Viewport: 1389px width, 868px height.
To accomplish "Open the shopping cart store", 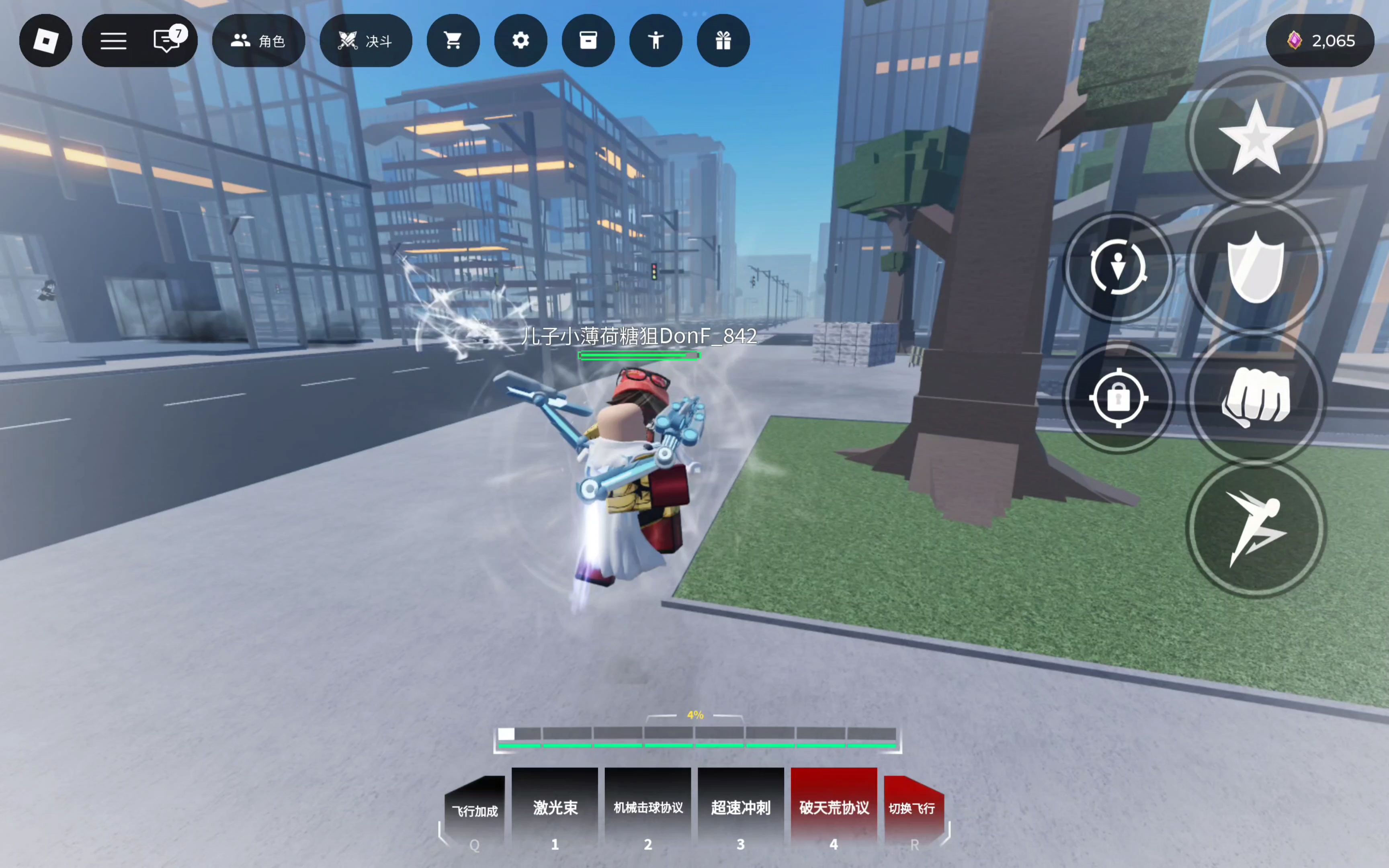I will [453, 41].
